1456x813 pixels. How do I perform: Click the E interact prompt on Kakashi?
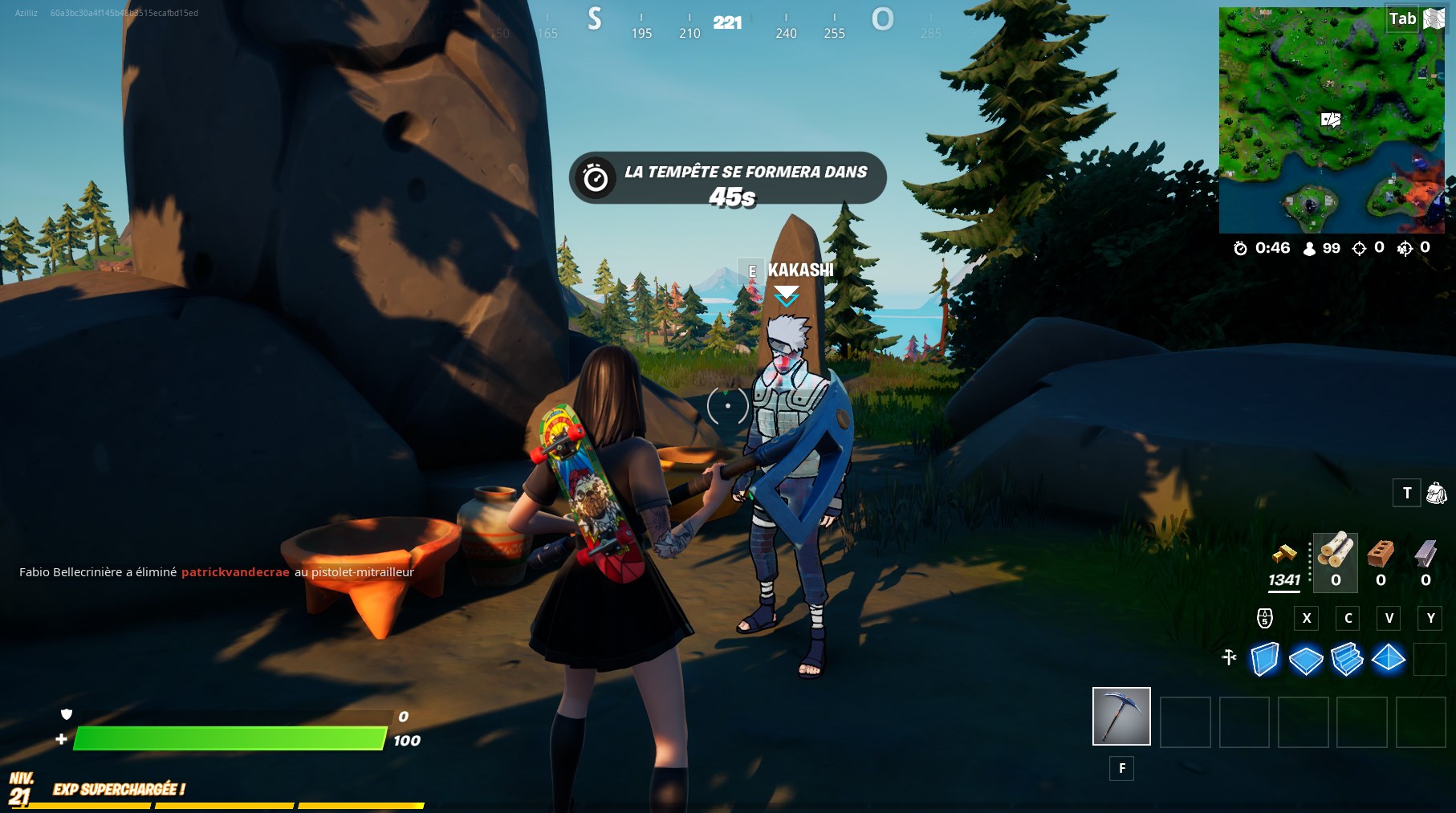(x=752, y=271)
